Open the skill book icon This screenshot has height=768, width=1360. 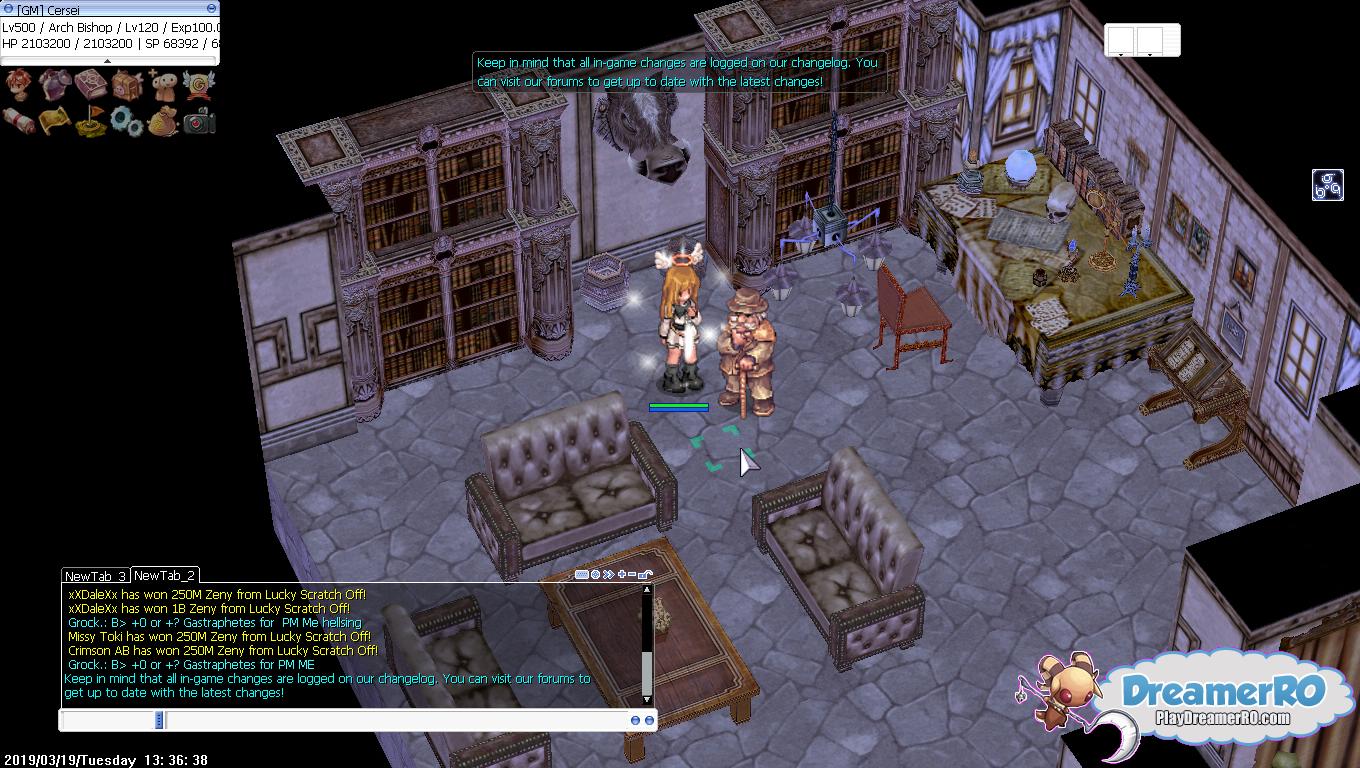pyautogui.click(x=90, y=85)
